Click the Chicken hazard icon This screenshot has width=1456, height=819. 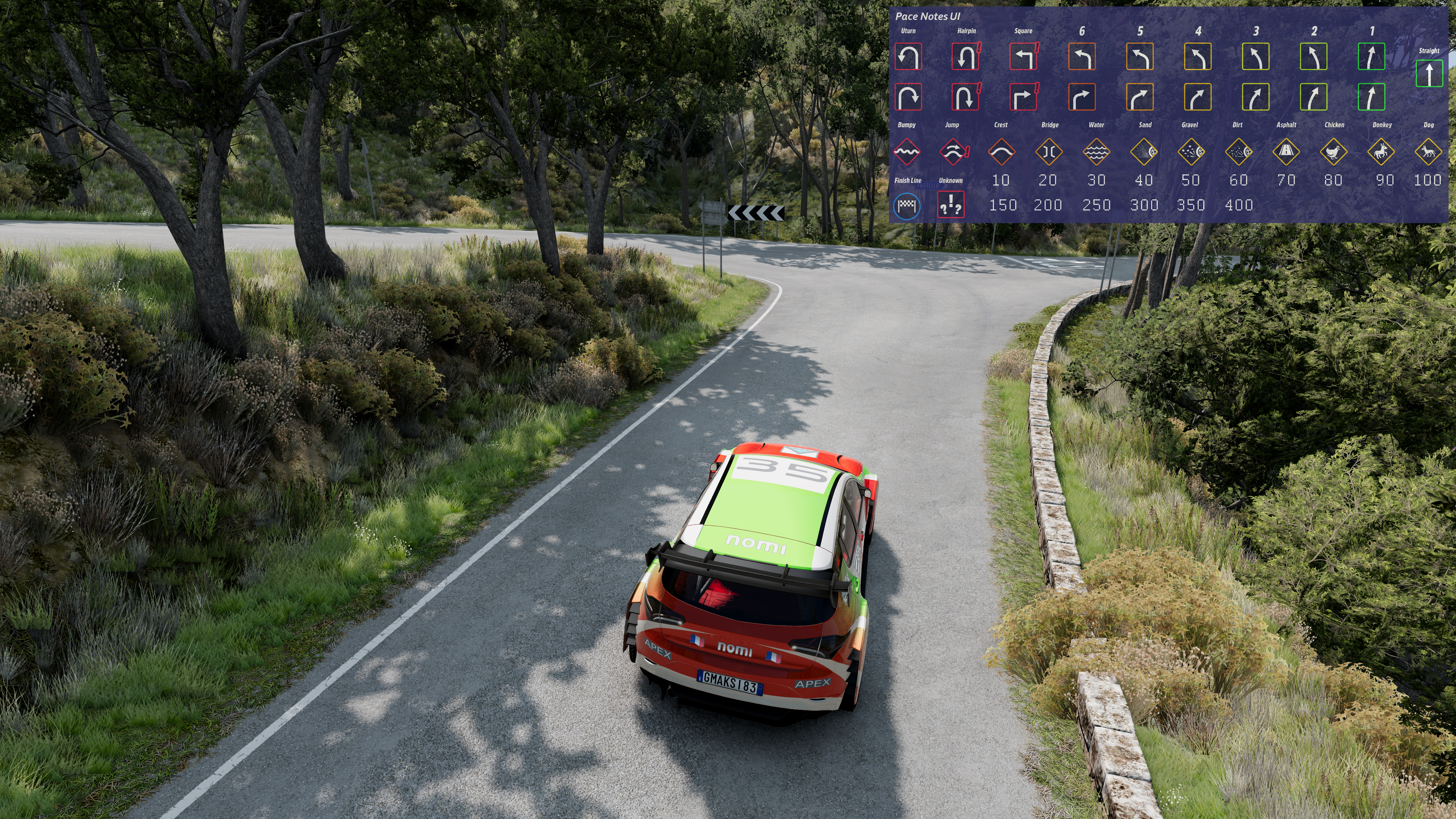(1333, 151)
